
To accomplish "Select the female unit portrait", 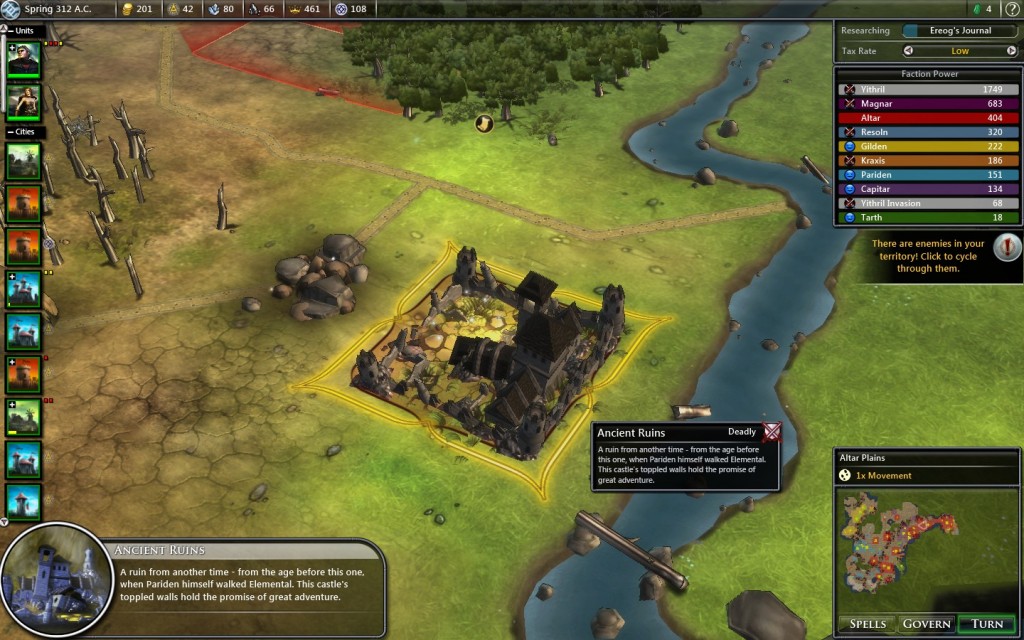I will (x=24, y=102).
